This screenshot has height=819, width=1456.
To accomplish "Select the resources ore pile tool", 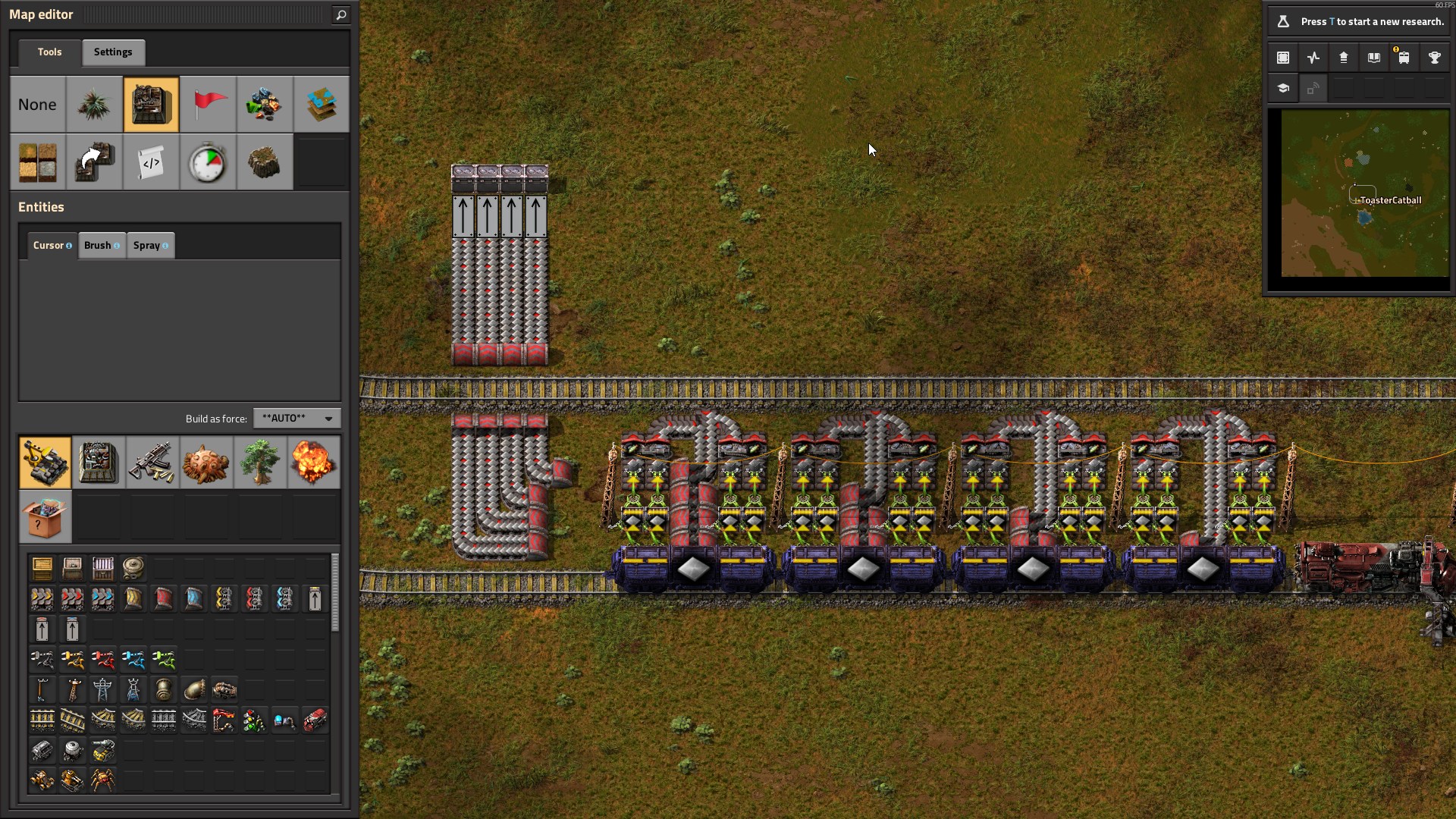I will pyautogui.click(x=264, y=105).
